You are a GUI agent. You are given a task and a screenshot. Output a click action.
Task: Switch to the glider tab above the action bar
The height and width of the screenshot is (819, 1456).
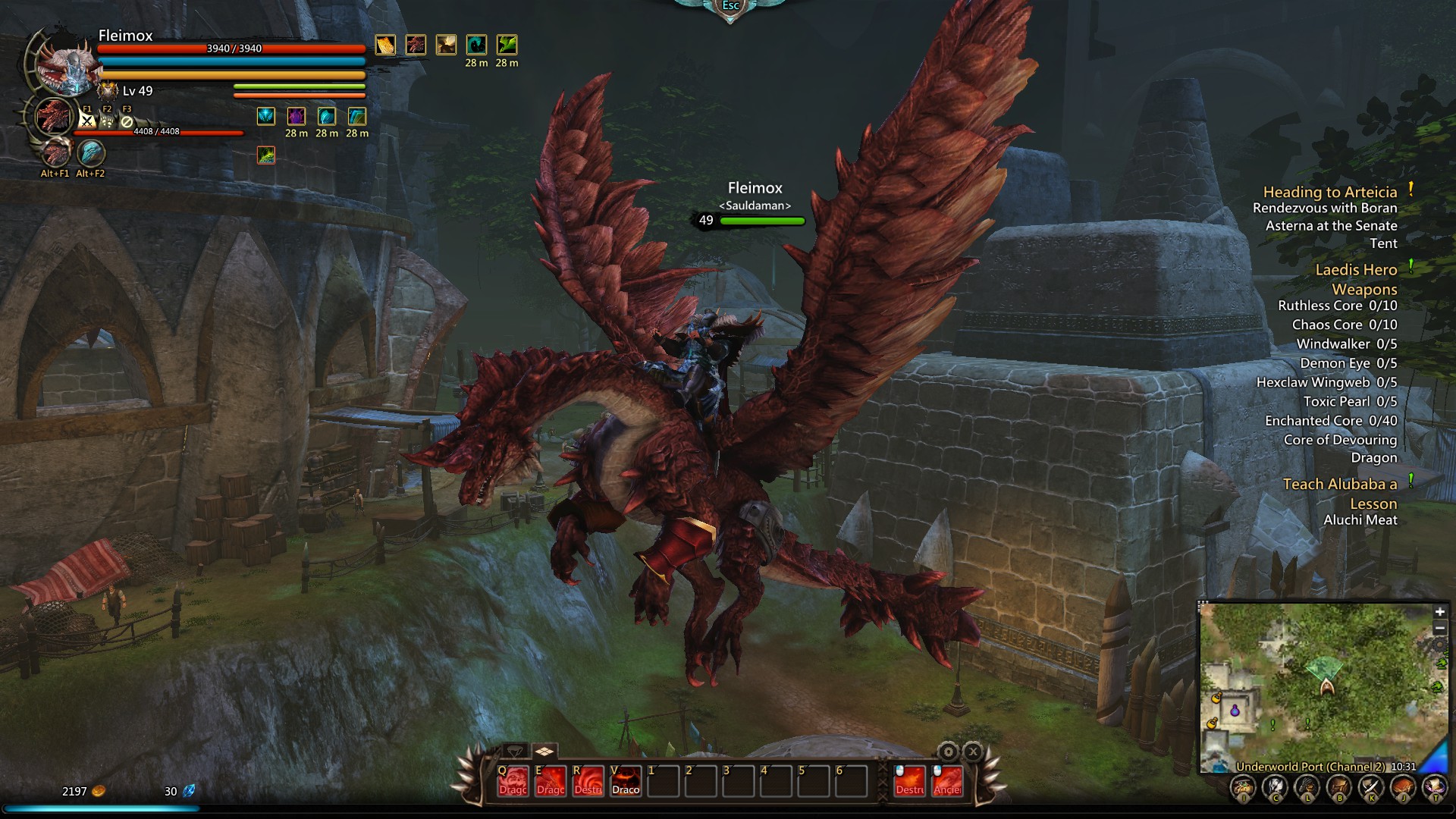(514, 751)
